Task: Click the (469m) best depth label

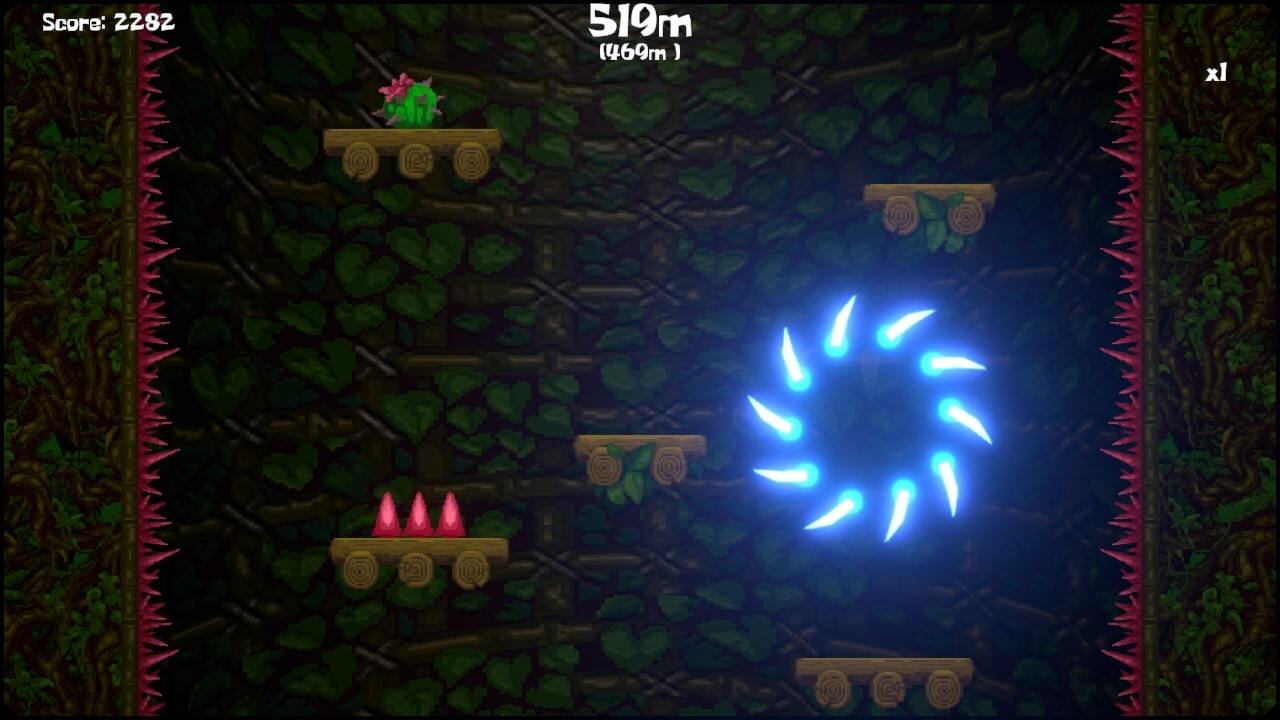Action: [x=638, y=48]
